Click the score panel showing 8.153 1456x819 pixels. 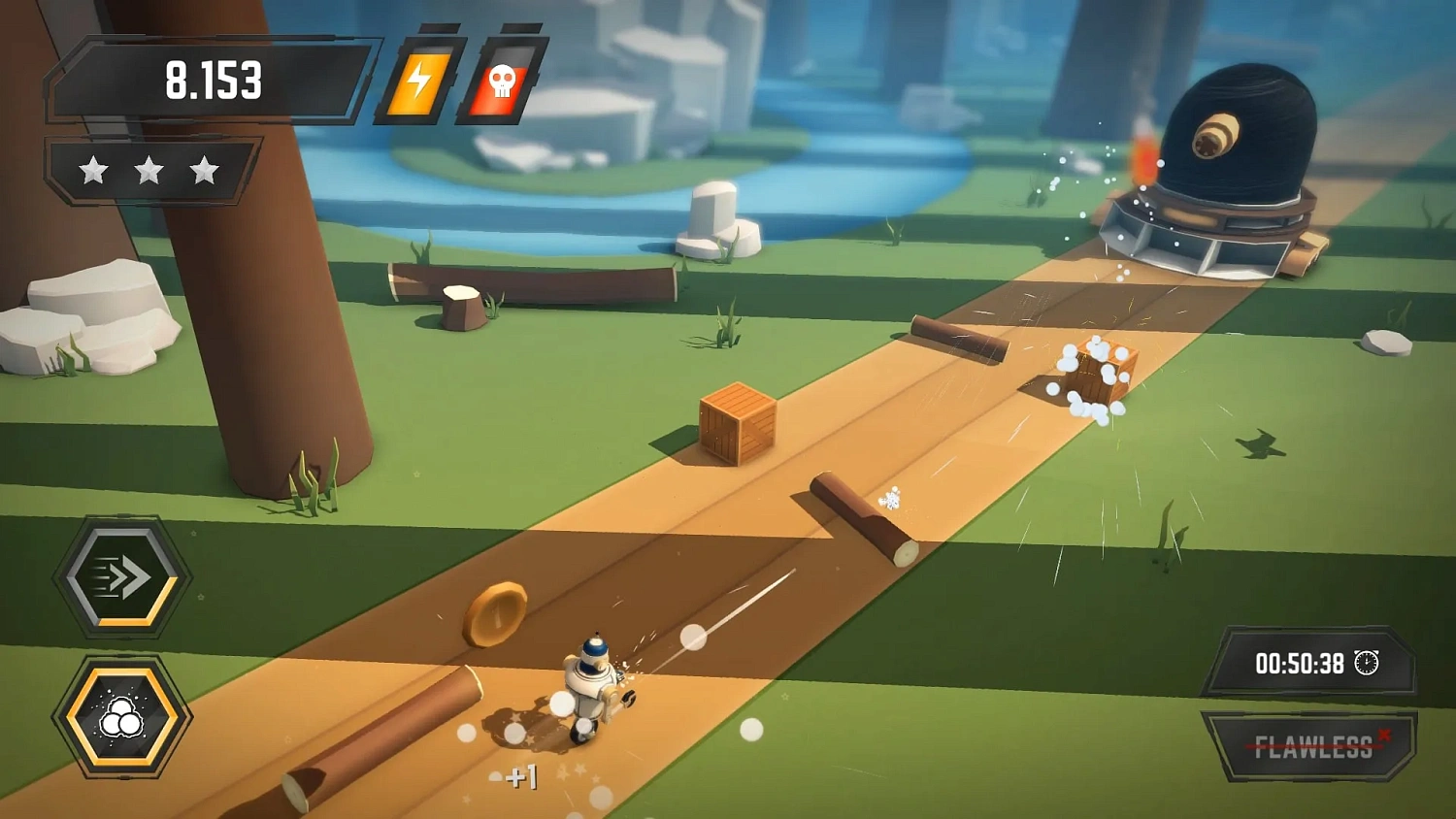pos(212,82)
